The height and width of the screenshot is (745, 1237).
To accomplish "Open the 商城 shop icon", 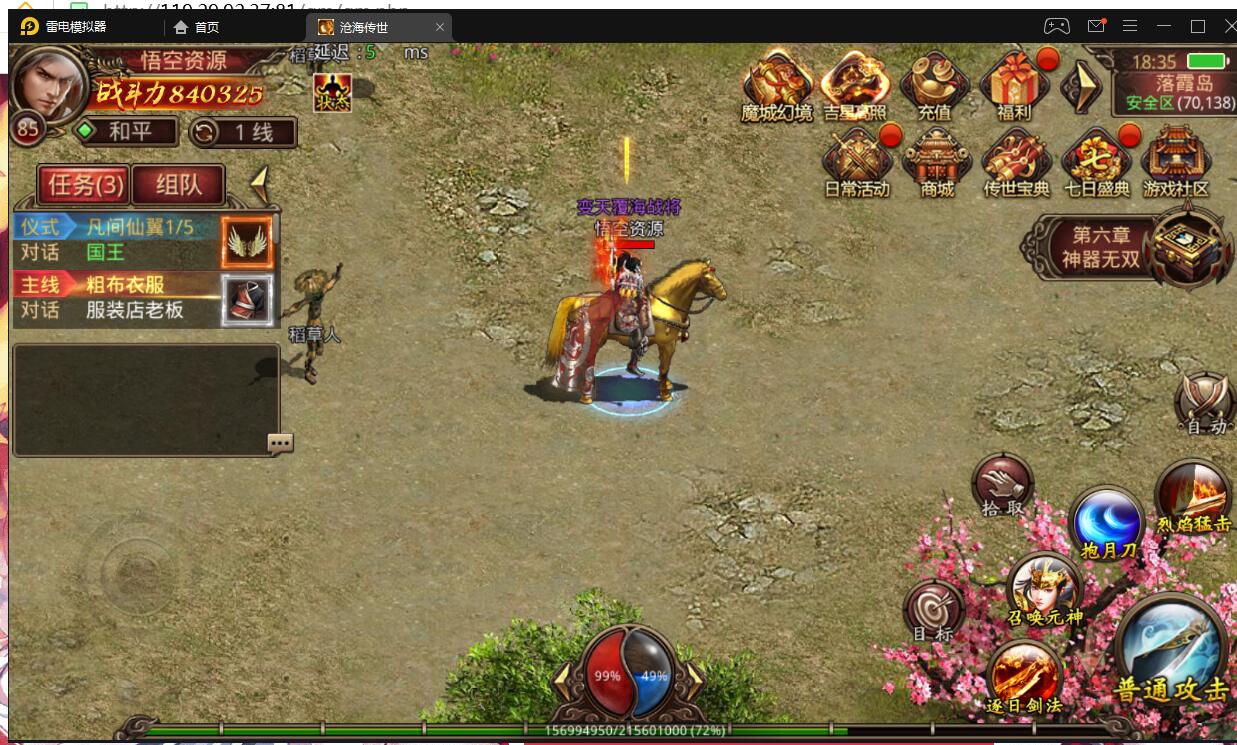I will [937, 160].
